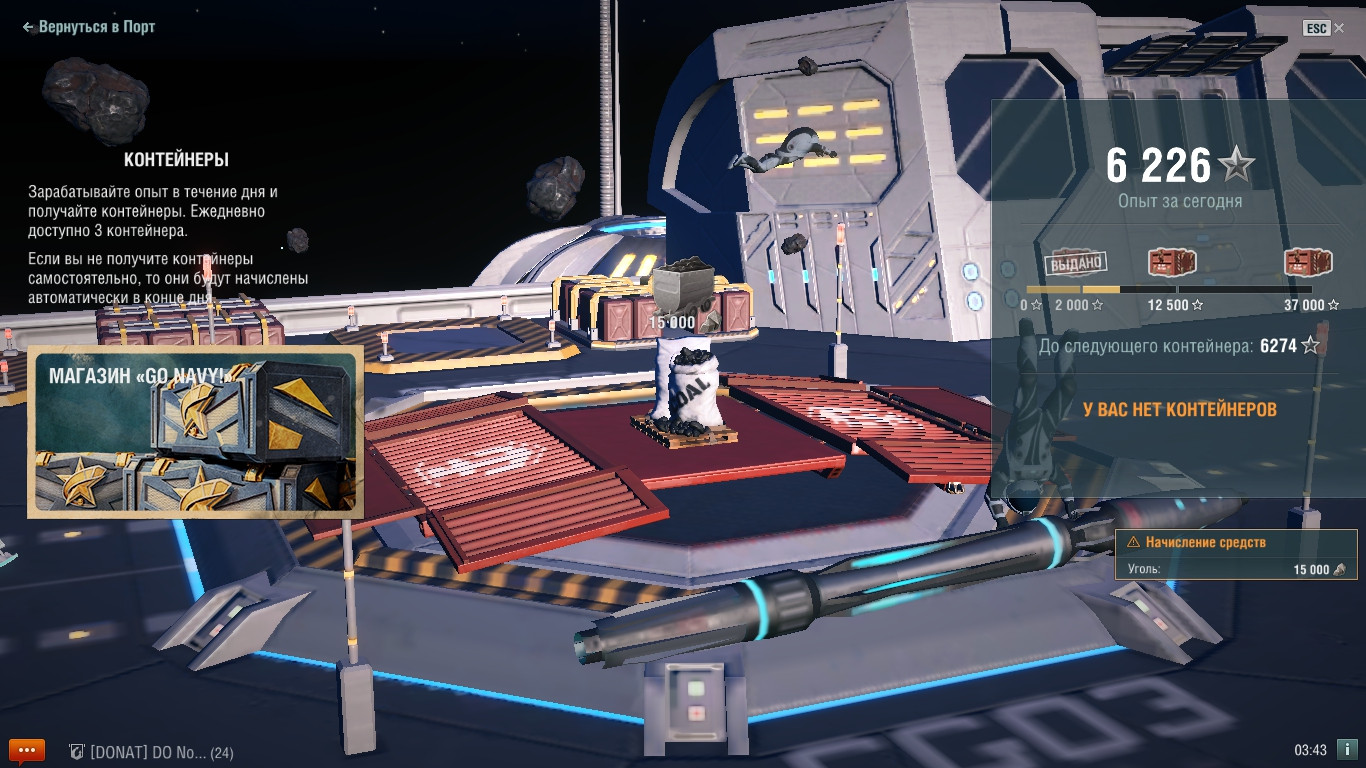Open the orange chat button
This screenshot has width=1366, height=768.
point(27,750)
